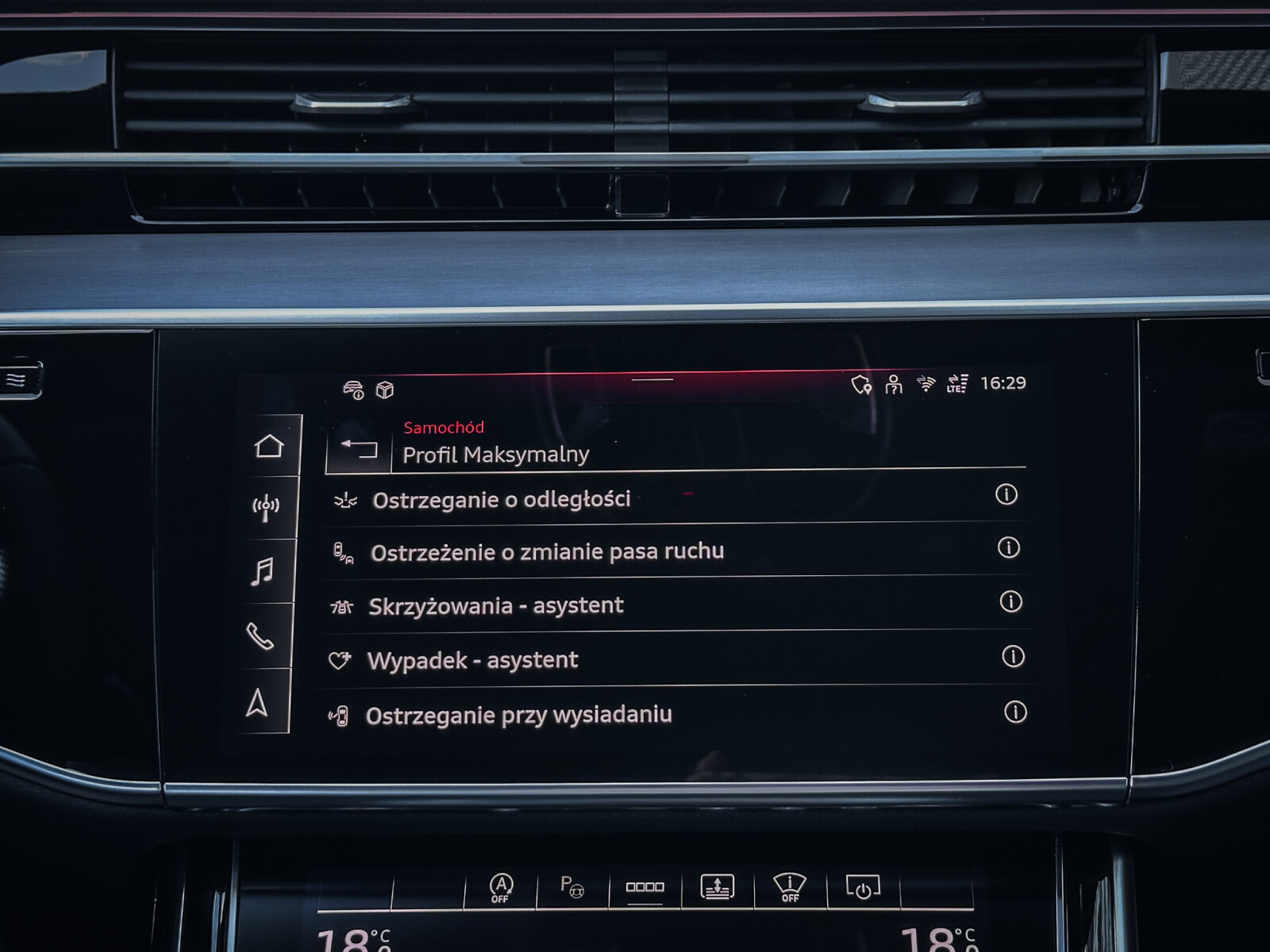Open Skrzyżowania - asystent
Viewport: 1270px width, 952px height.
point(495,606)
